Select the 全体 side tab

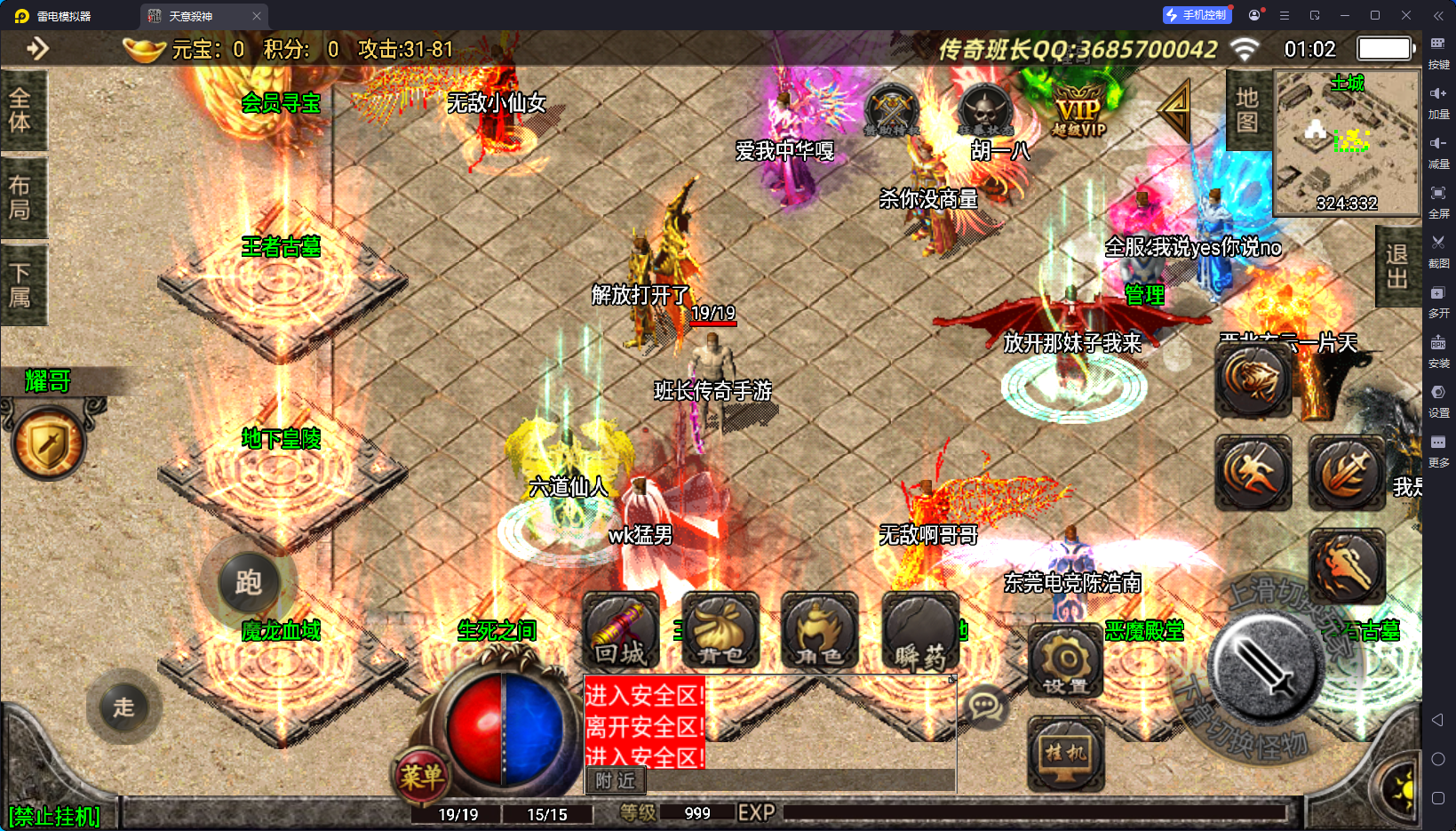click(x=20, y=110)
